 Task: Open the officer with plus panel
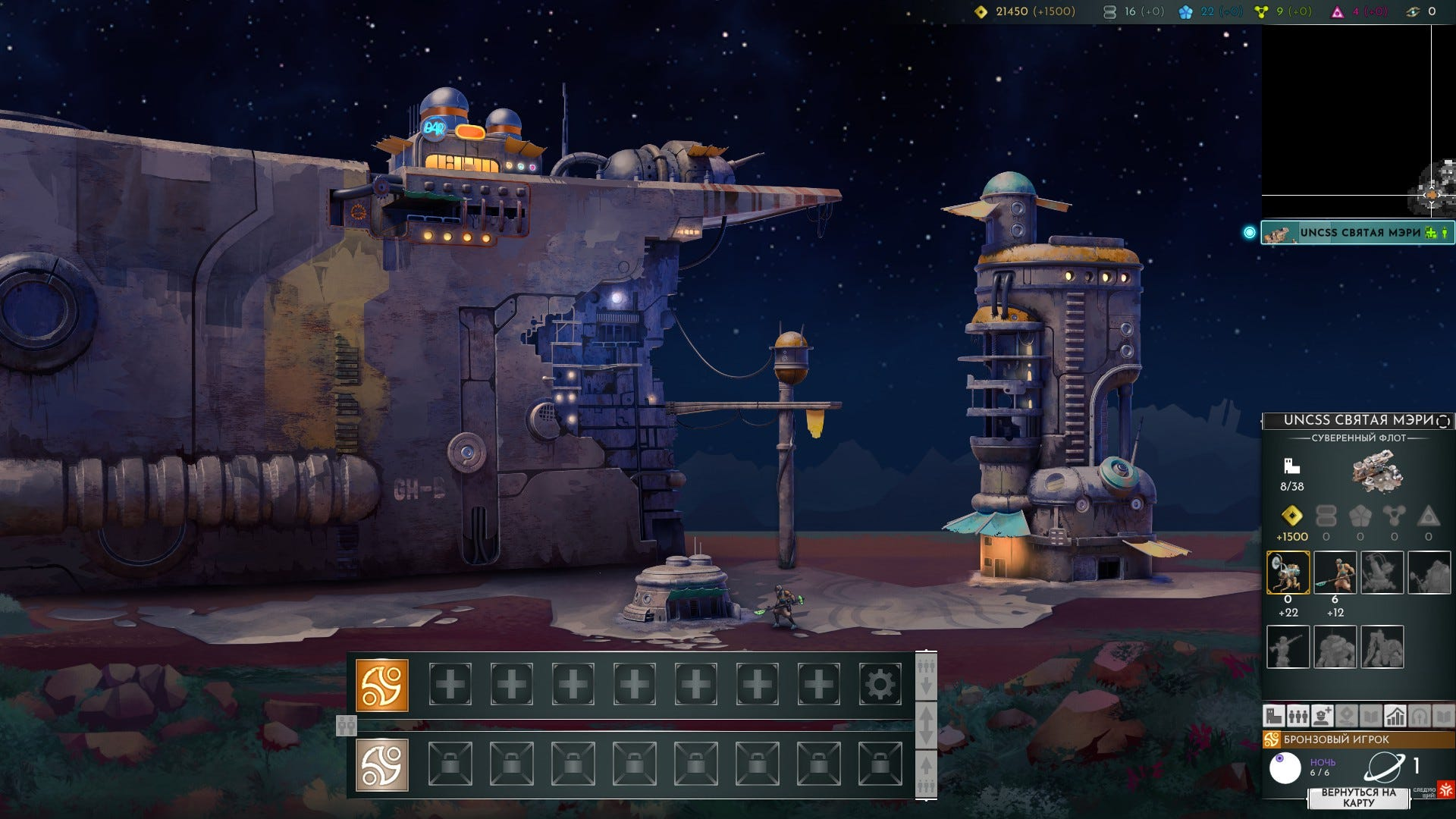coord(1322,715)
